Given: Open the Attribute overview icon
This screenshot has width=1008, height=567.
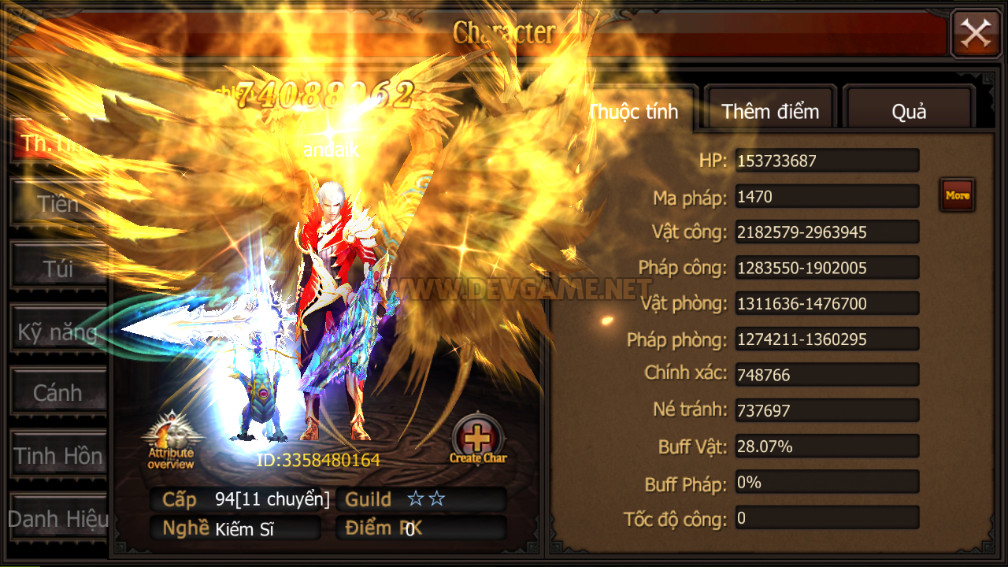Looking at the screenshot, I should click(171, 437).
